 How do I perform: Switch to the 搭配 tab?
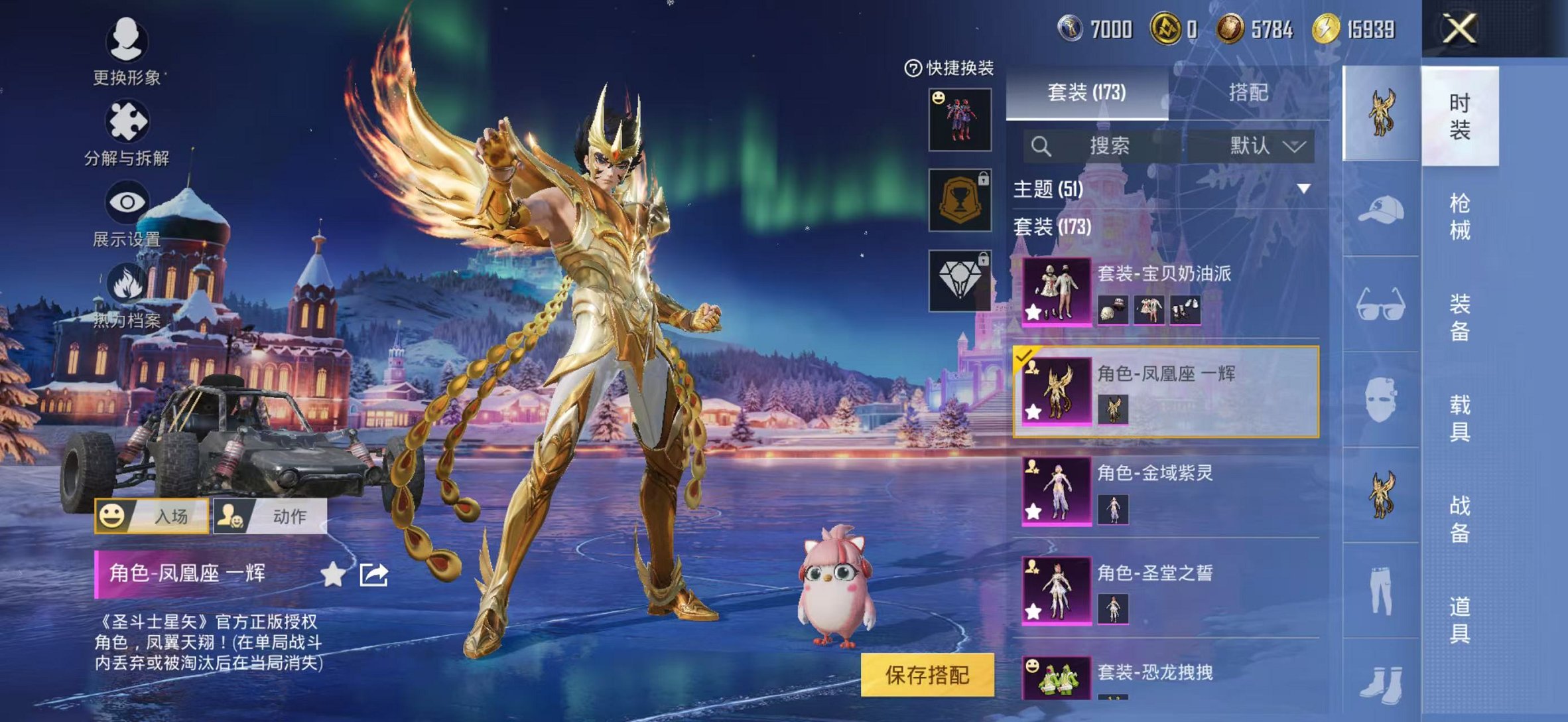coord(1248,93)
